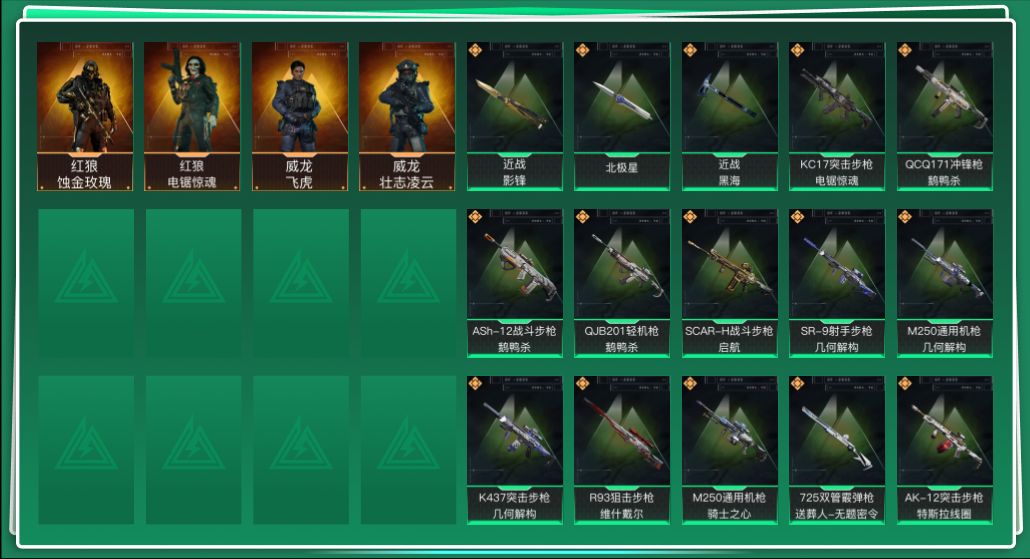This screenshot has height=559, width=1030.
Task: Select the SR-9射手步枪 几何解构 card
Action: [x=837, y=282]
